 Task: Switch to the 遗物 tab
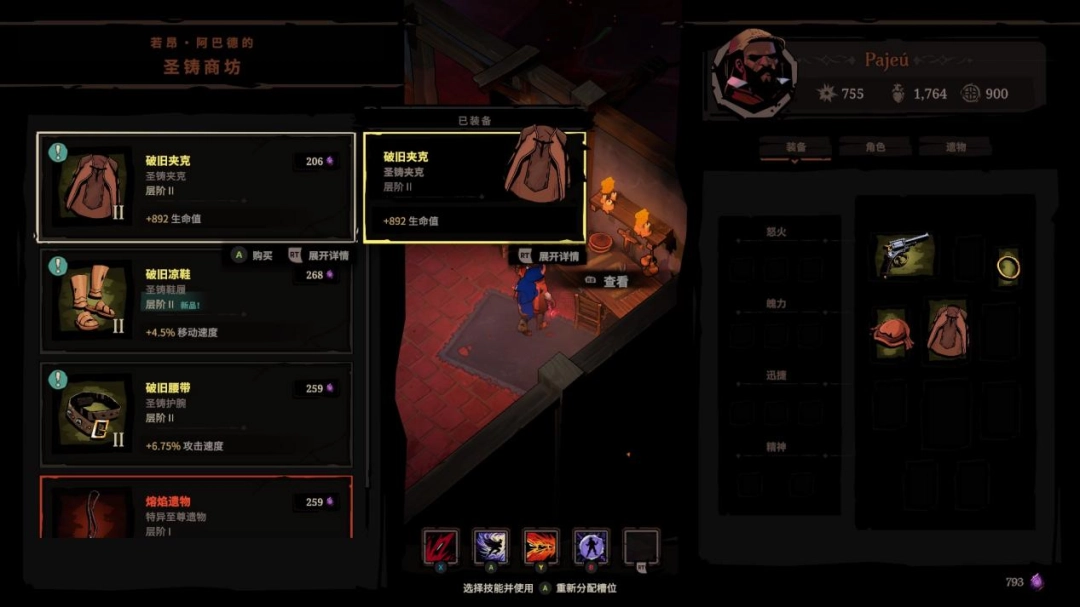(x=955, y=147)
